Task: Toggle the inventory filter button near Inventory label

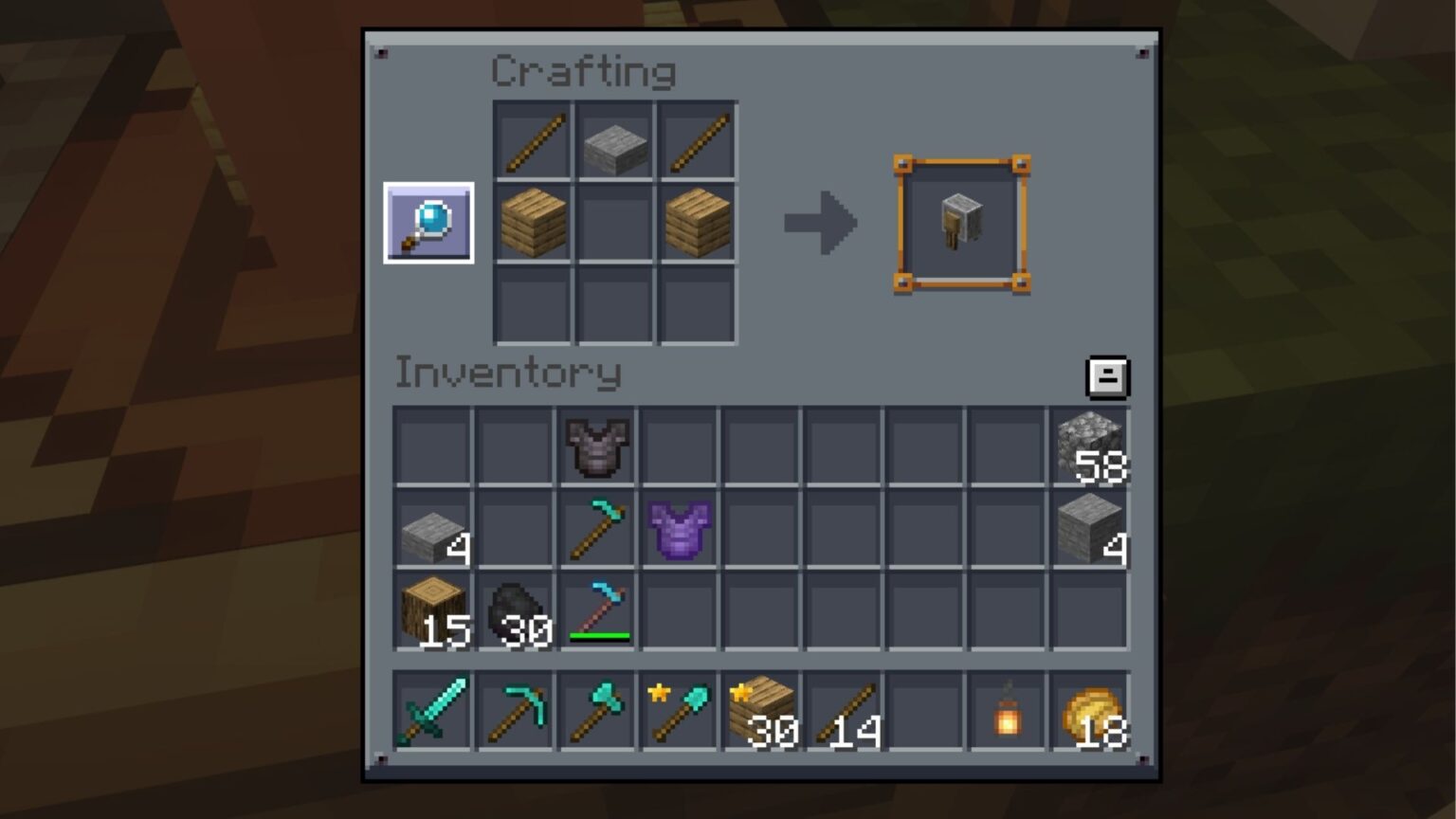Action: coord(1107,375)
